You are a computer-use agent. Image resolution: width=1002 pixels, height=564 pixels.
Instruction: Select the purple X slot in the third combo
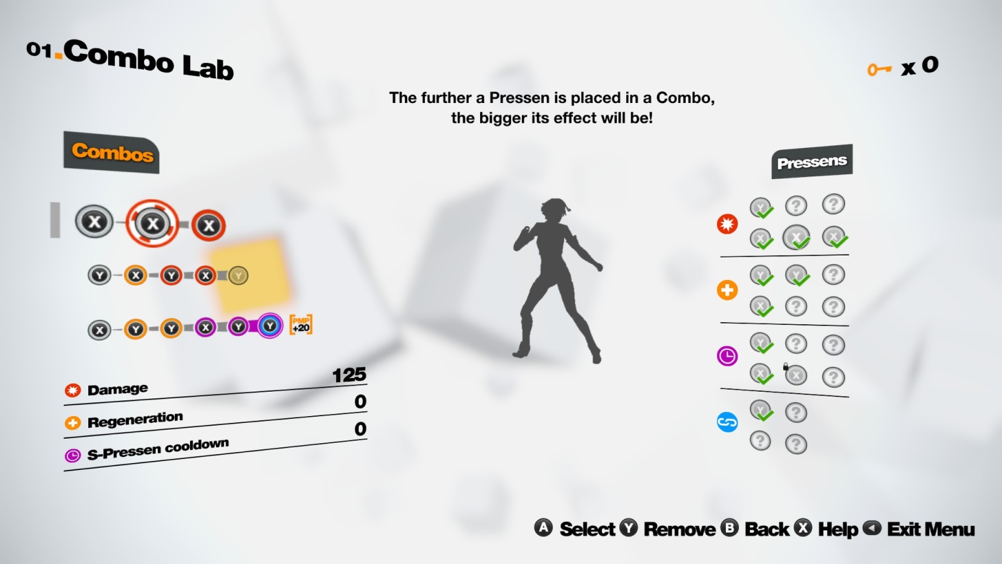[x=205, y=327]
